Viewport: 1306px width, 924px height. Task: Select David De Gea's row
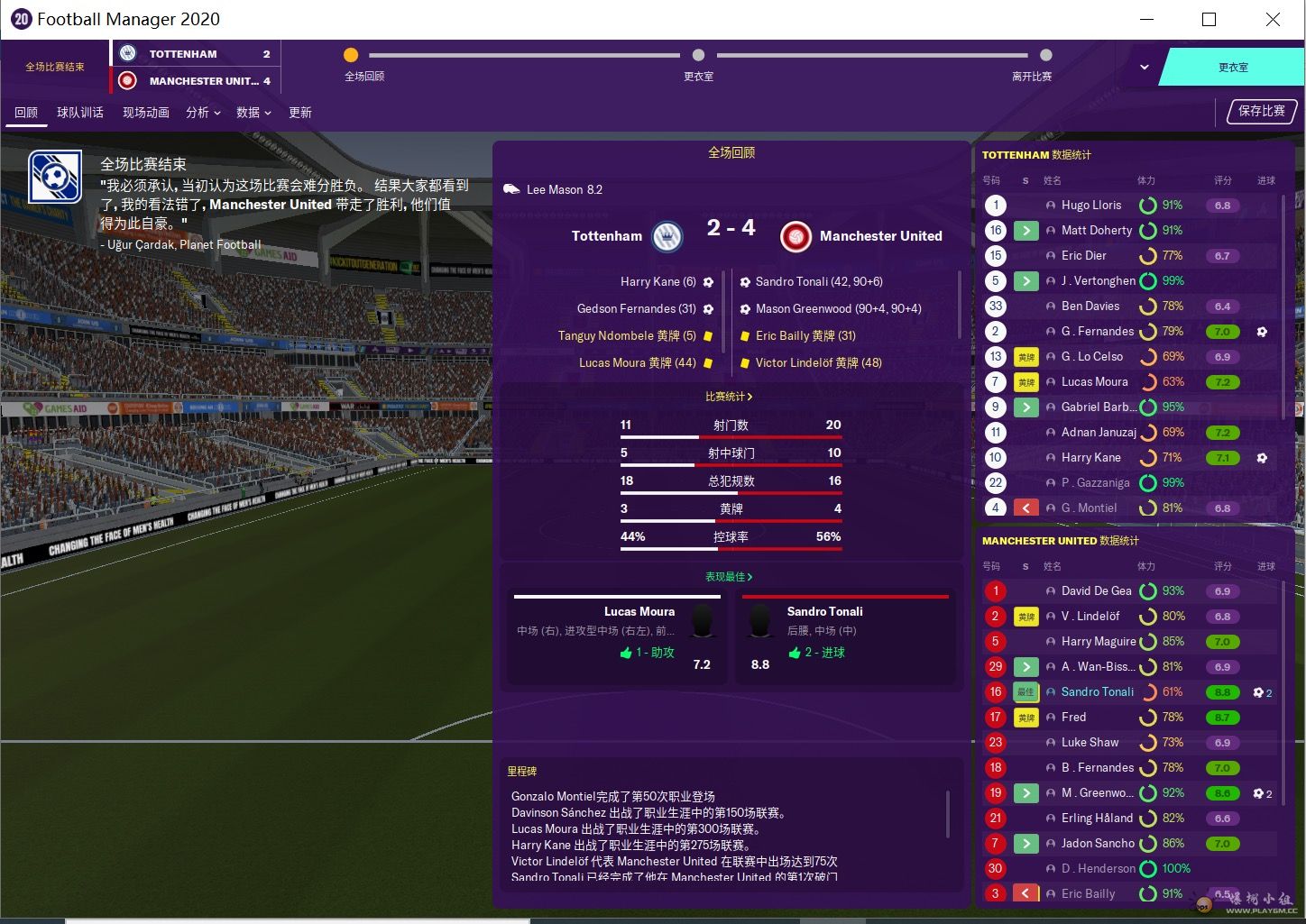1096,591
